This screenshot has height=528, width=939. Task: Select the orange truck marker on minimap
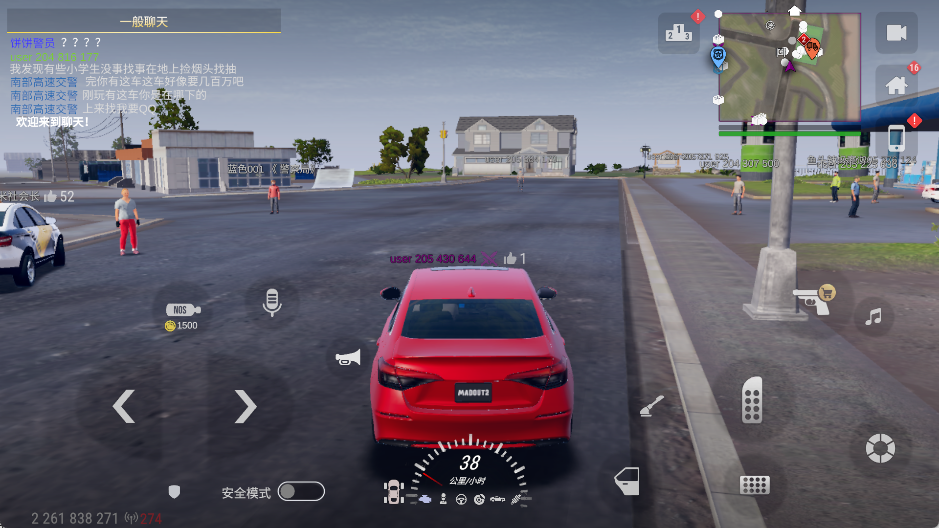(811, 46)
